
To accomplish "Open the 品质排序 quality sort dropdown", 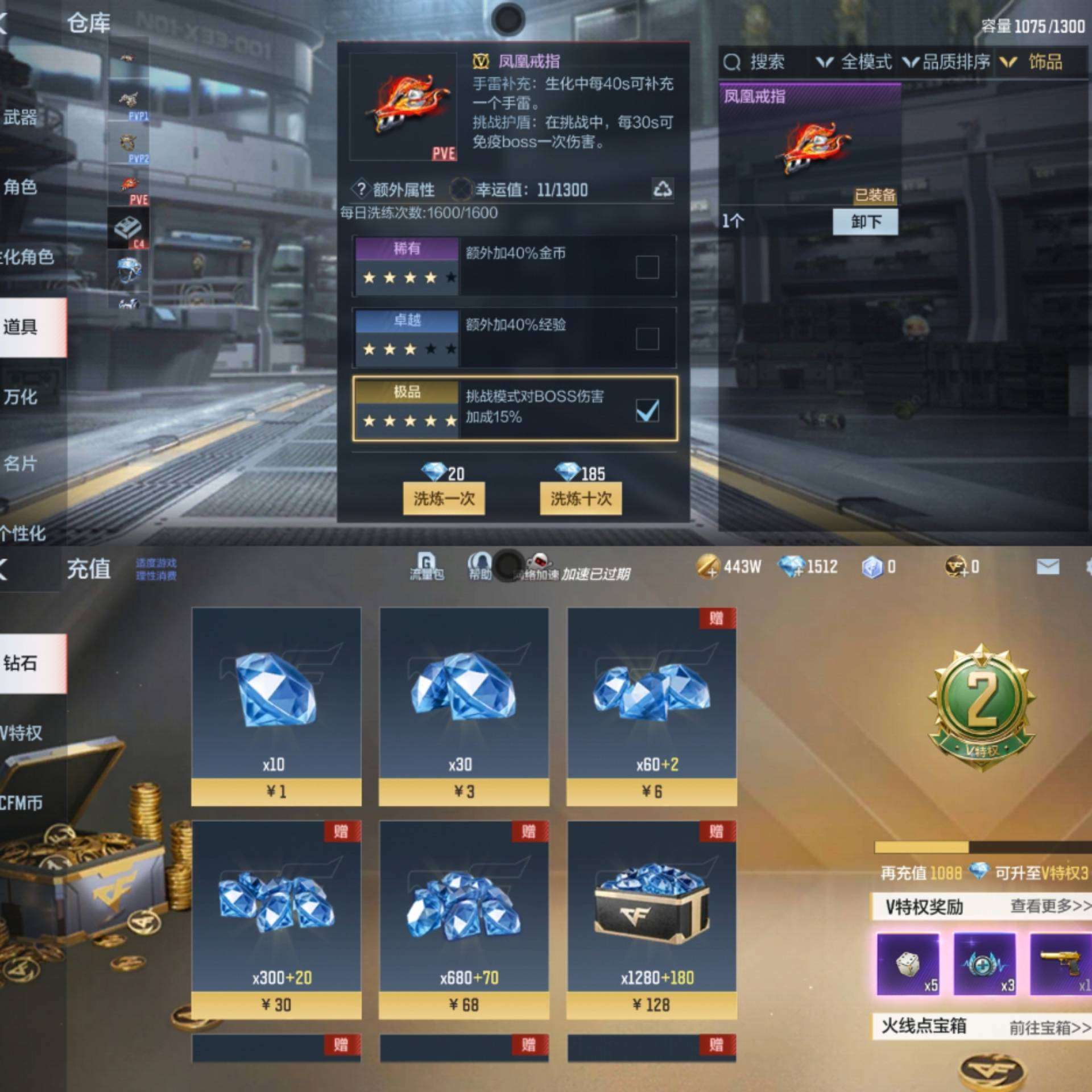I will tap(947, 62).
